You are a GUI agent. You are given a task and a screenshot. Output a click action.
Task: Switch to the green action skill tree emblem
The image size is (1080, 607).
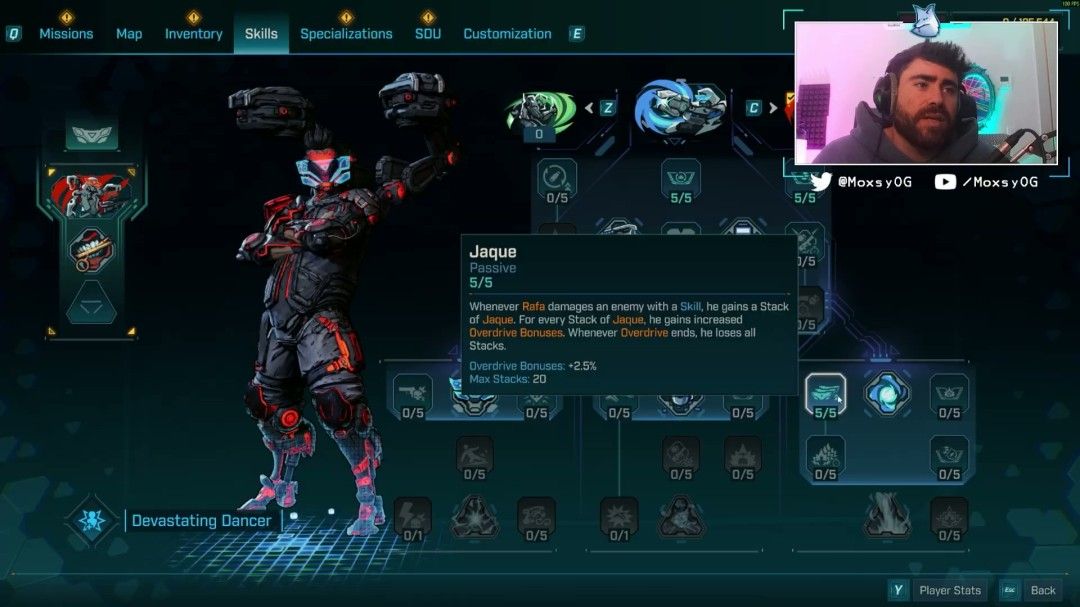click(540, 111)
